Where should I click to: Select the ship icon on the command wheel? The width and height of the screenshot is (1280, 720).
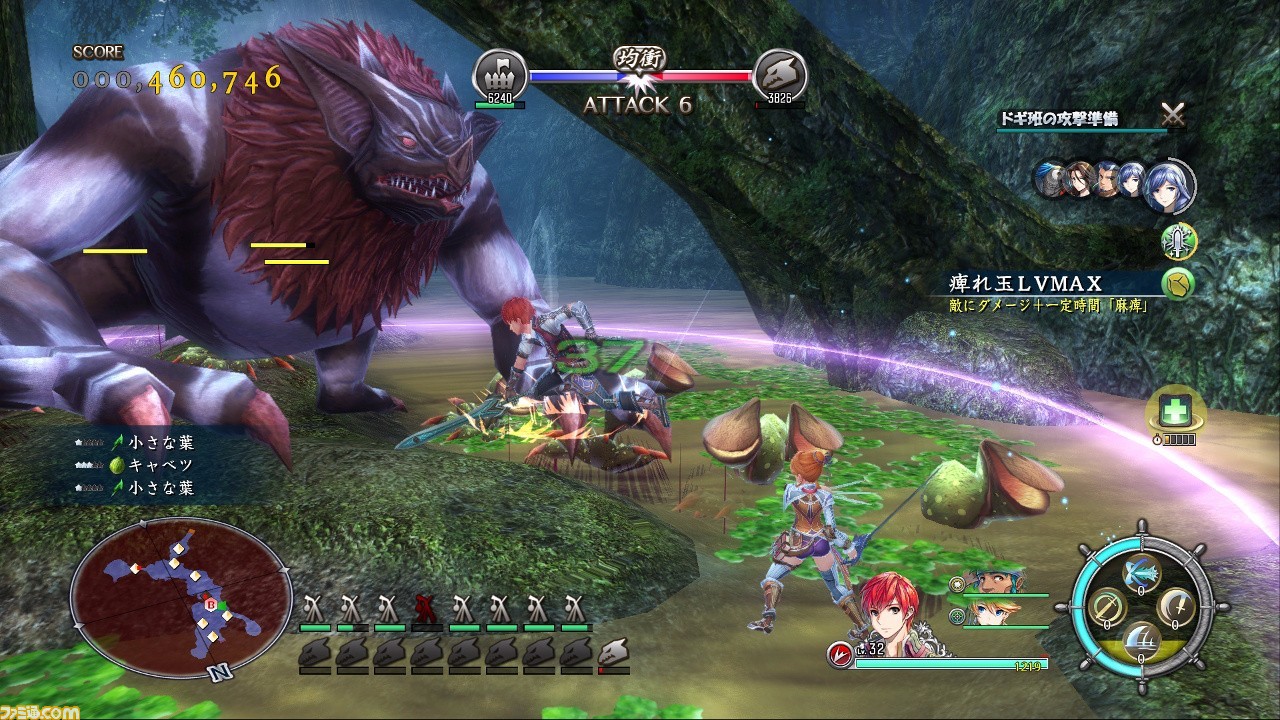click(1141, 642)
